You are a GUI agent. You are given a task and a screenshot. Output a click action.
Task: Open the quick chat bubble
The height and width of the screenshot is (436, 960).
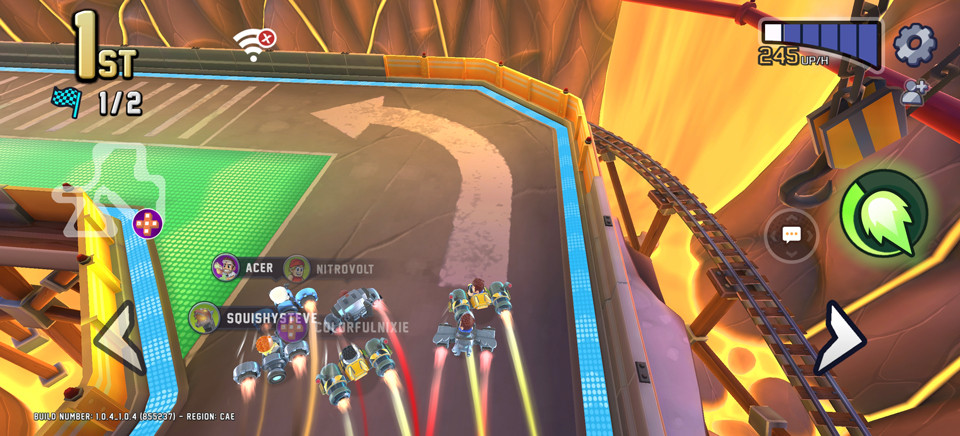tap(791, 235)
